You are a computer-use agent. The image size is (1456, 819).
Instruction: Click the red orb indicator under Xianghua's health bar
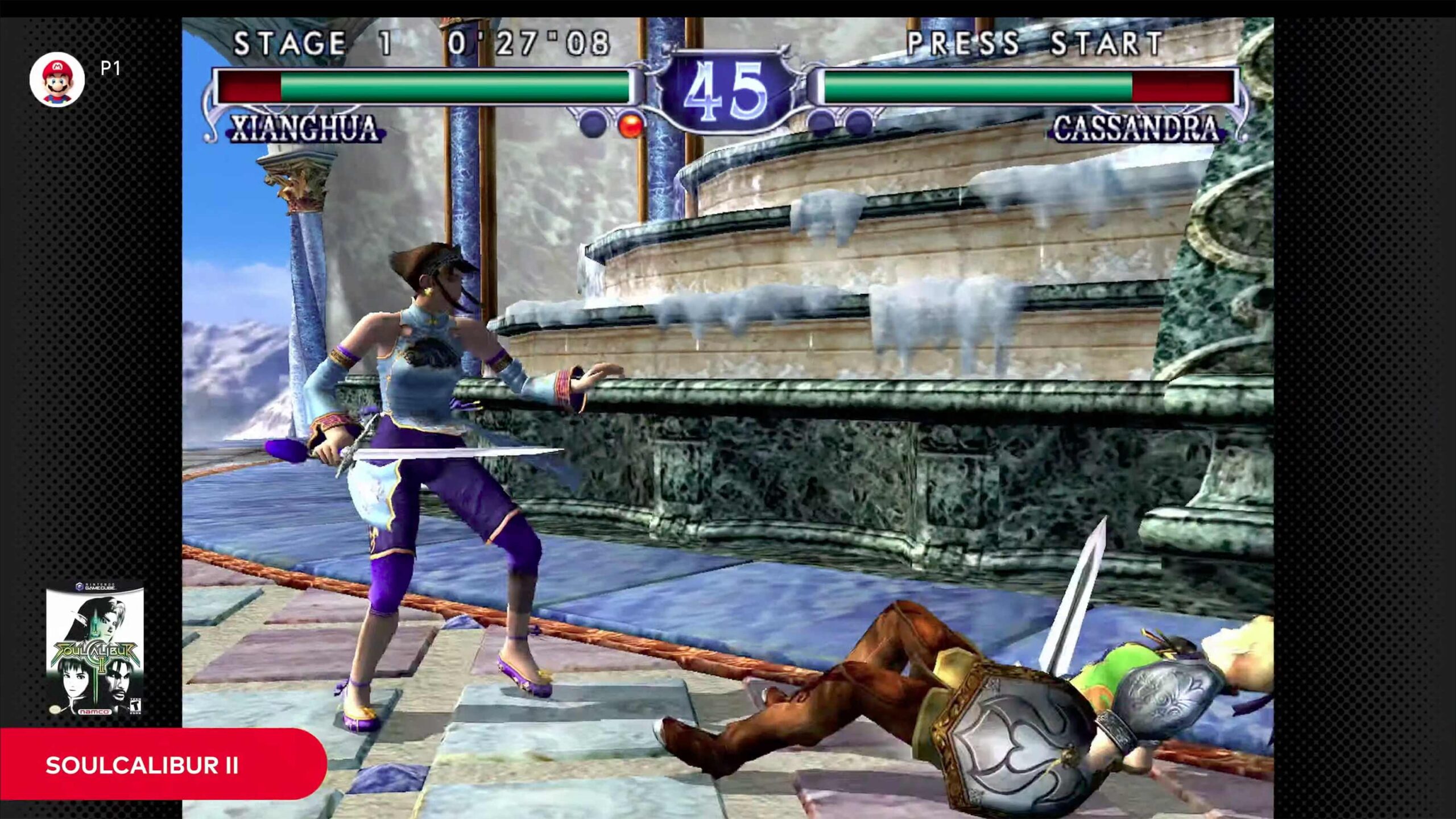[x=630, y=124]
